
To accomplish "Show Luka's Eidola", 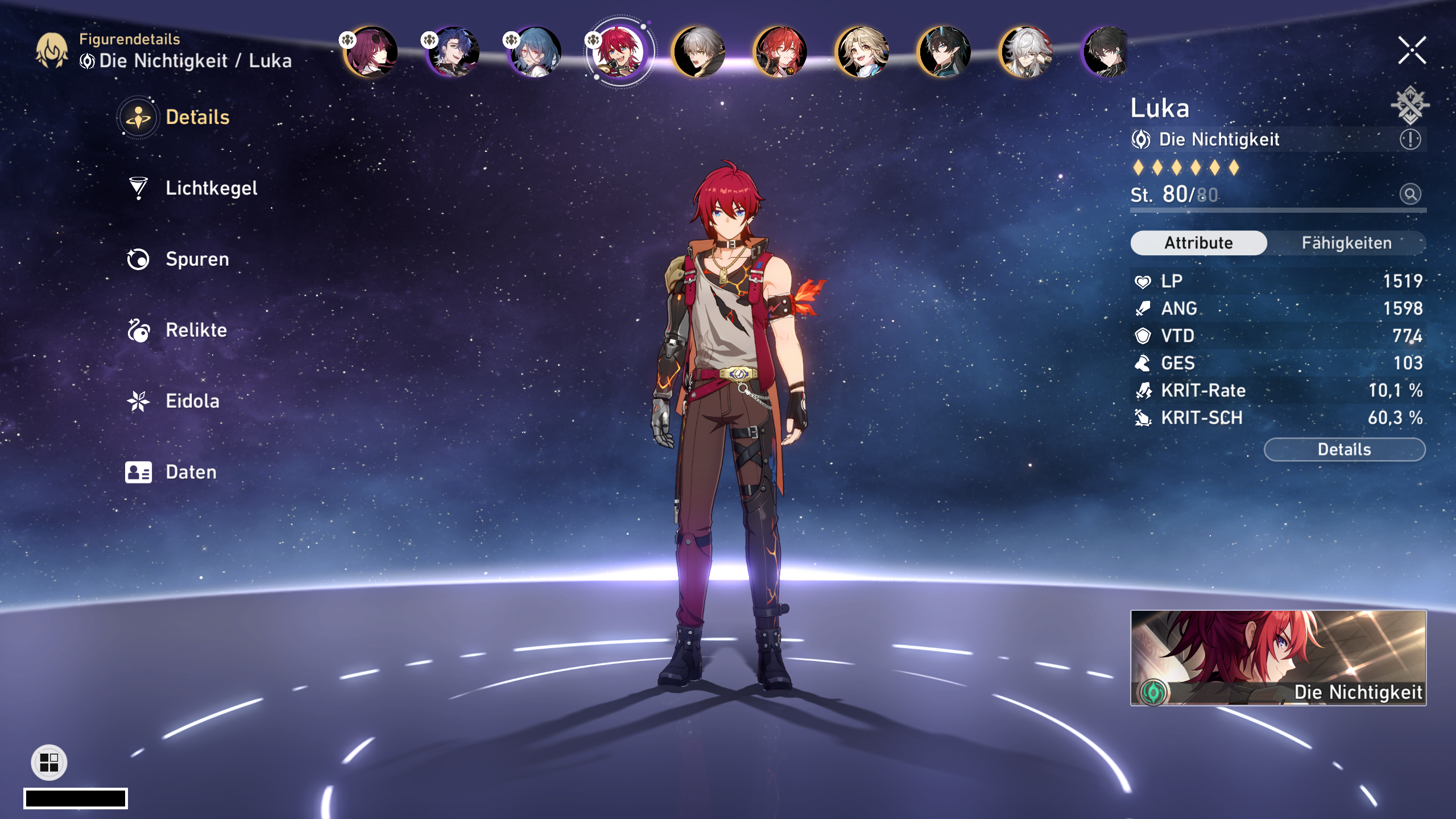I will (192, 402).
